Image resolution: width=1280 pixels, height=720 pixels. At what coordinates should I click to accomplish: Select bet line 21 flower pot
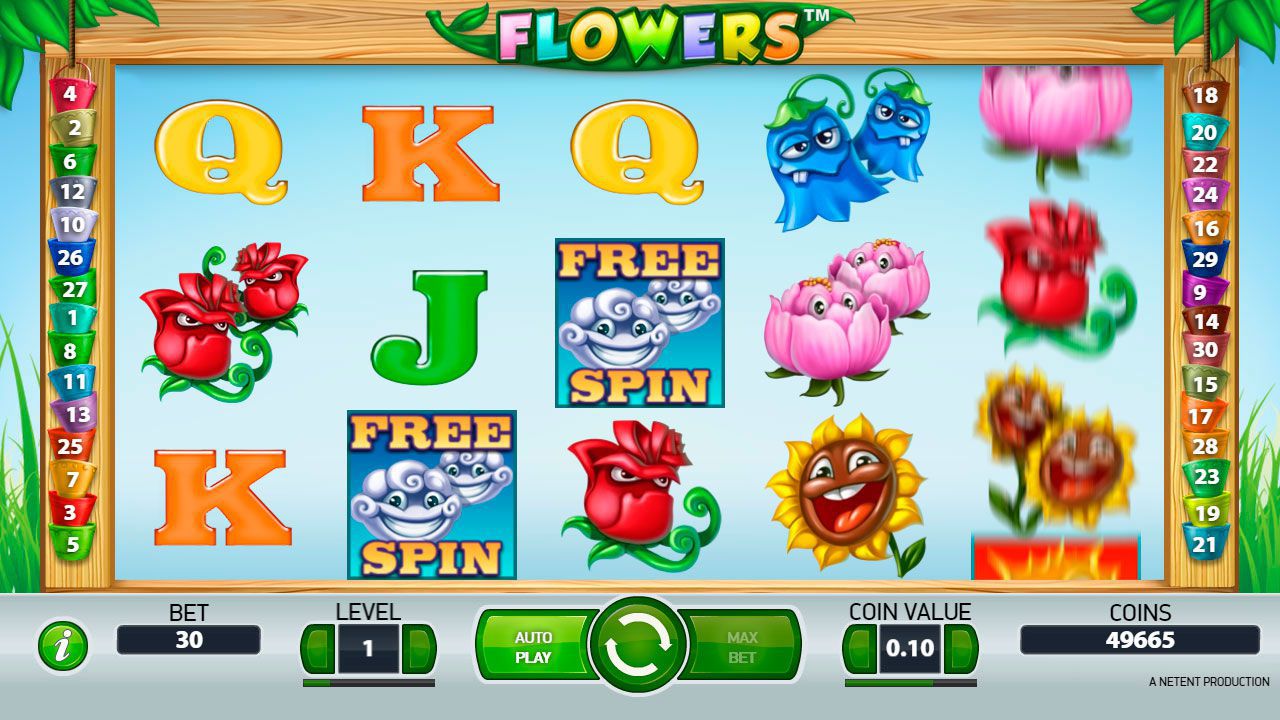1205,544
